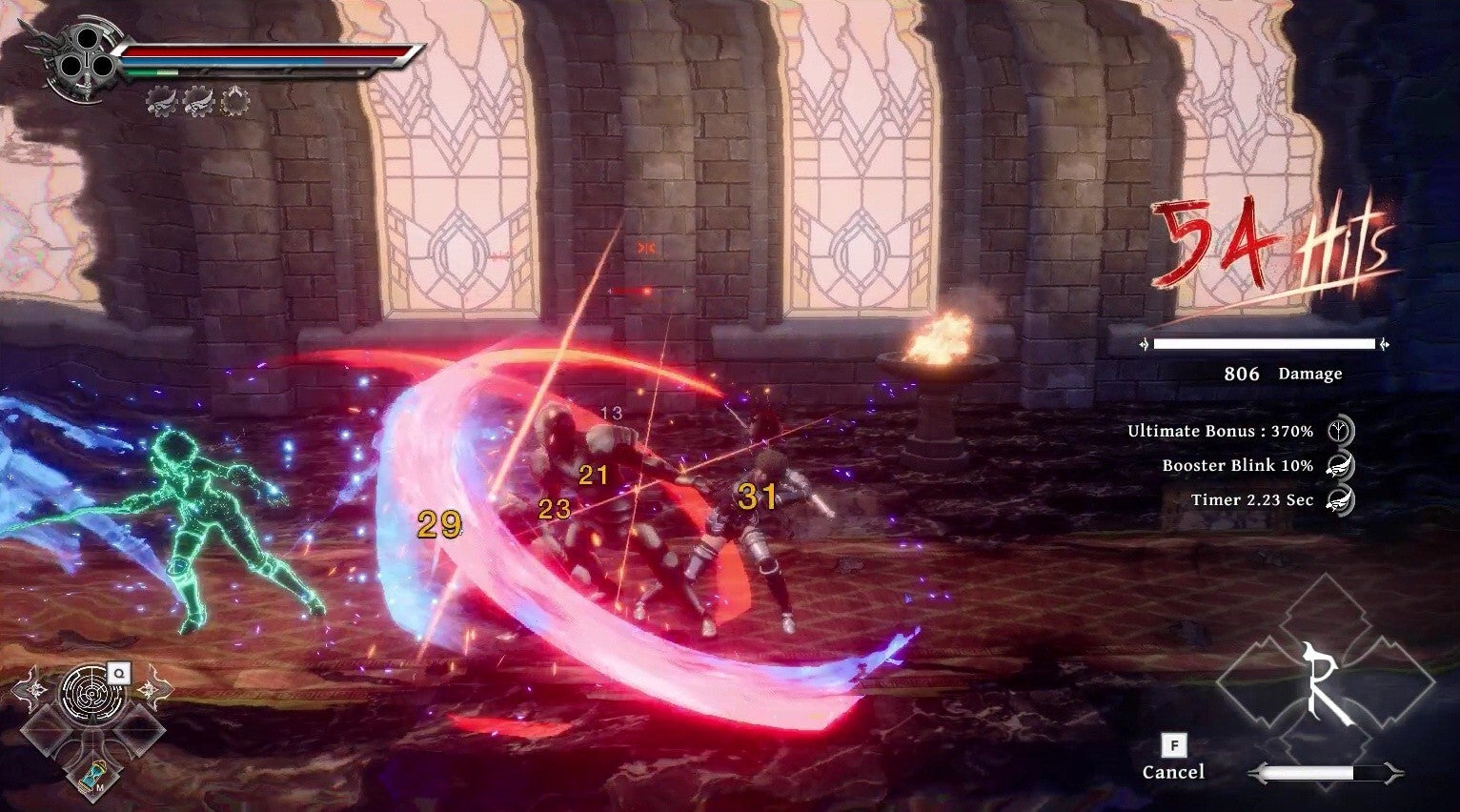Screen dimensions: 1460x812
Task: Toggle the right diamond slot on the compass
Action: [x=140, y=730]
